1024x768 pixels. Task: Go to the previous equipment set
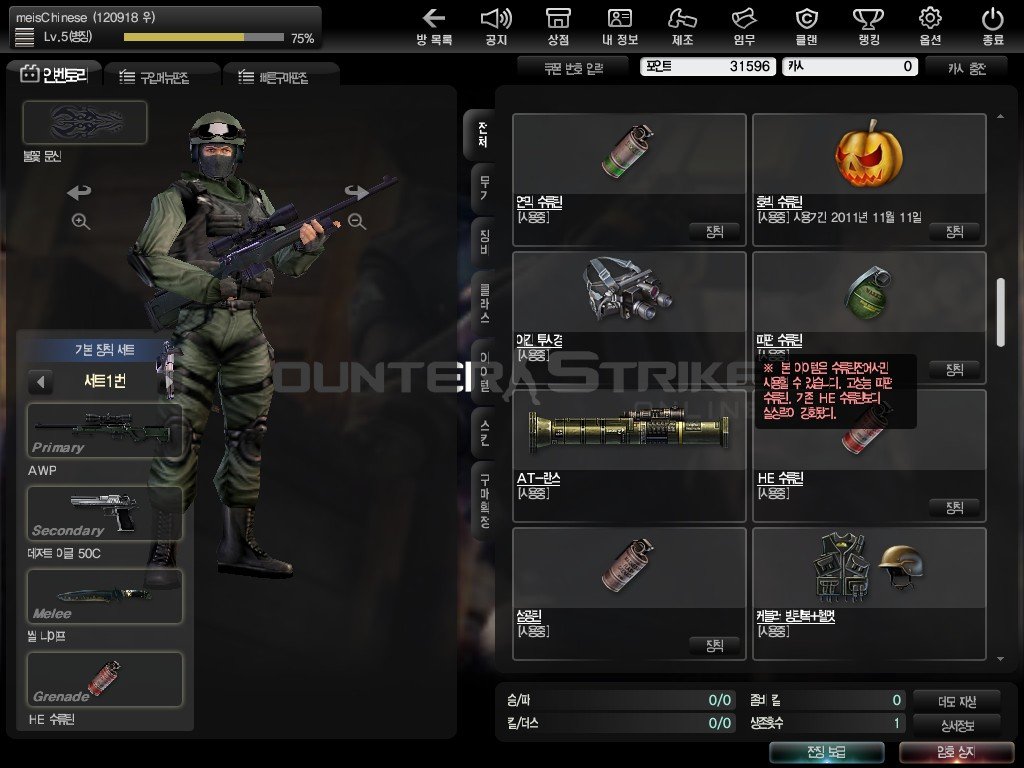(40, 381)
